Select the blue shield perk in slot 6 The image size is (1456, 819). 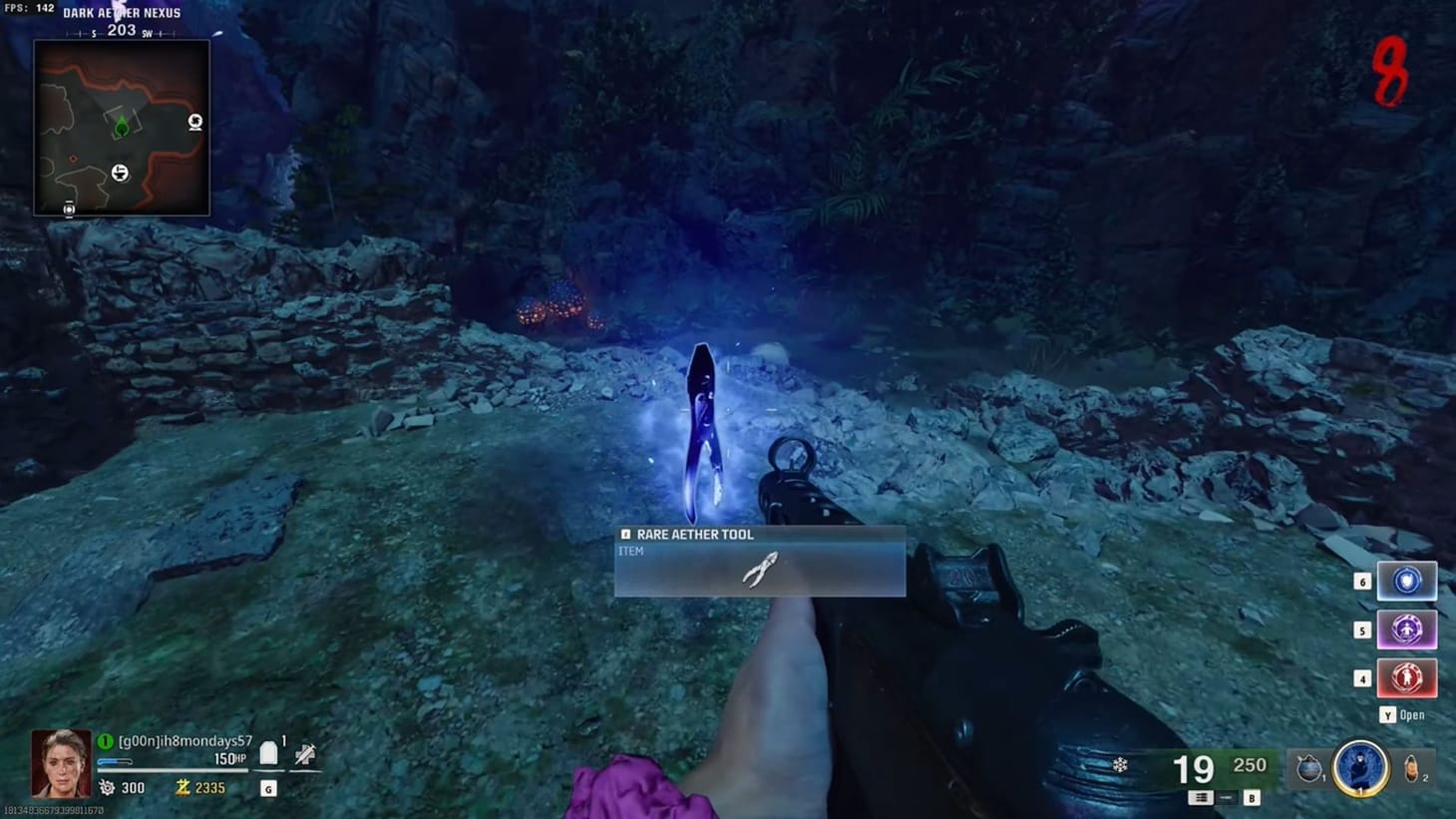(1407, 581)
